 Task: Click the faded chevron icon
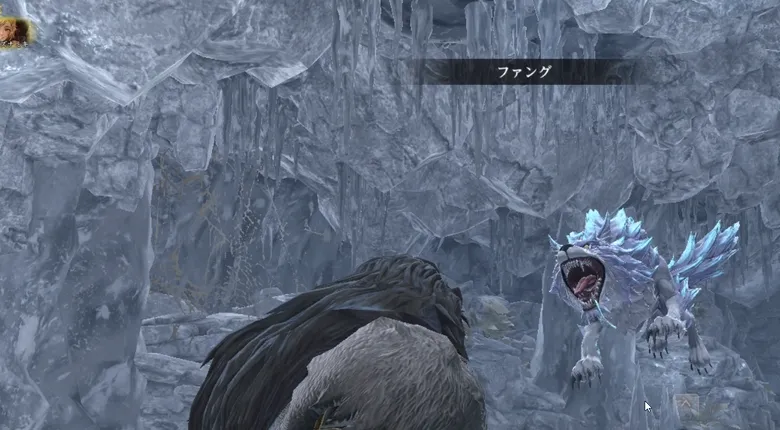(x=686, y=404)
